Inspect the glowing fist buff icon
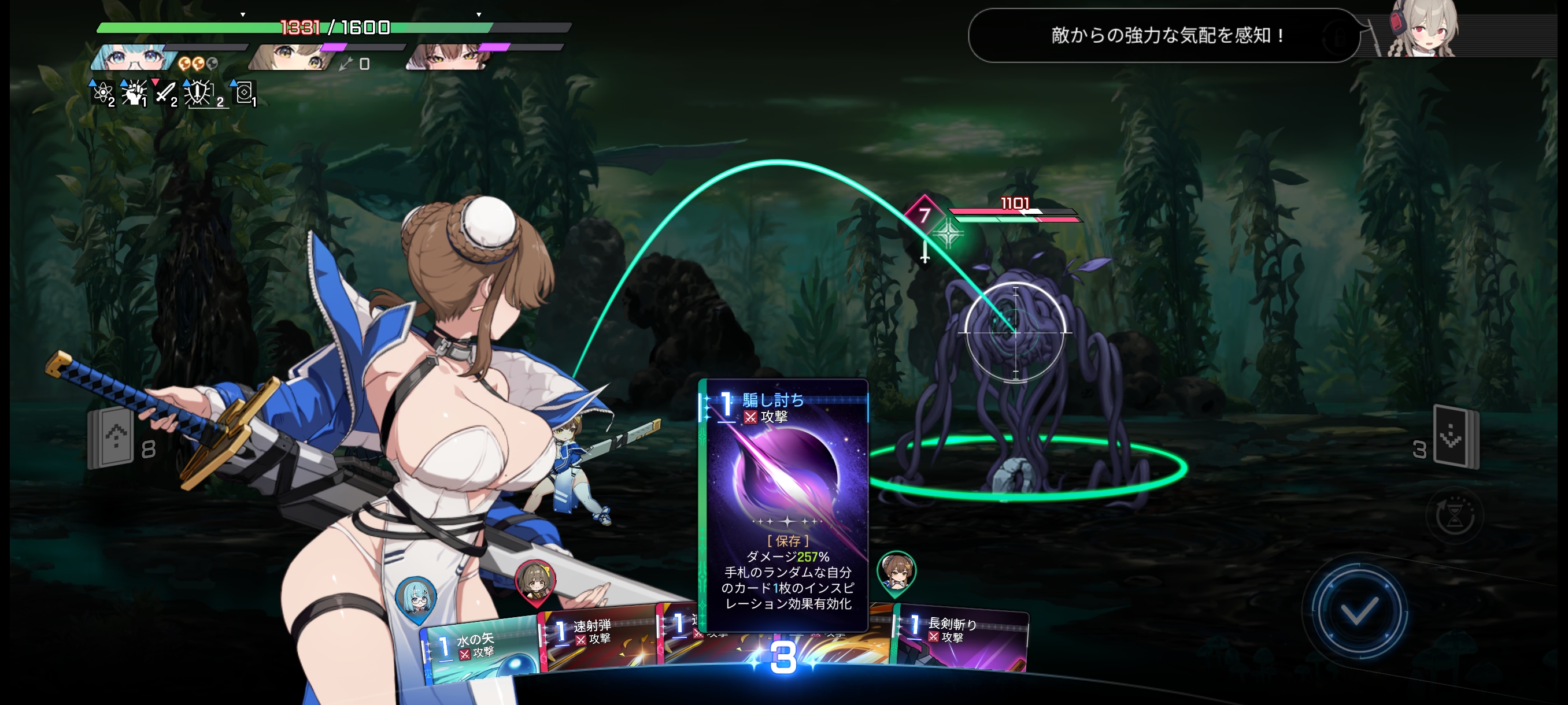This screenshot has height=705, width=1568. pos(134,93)
